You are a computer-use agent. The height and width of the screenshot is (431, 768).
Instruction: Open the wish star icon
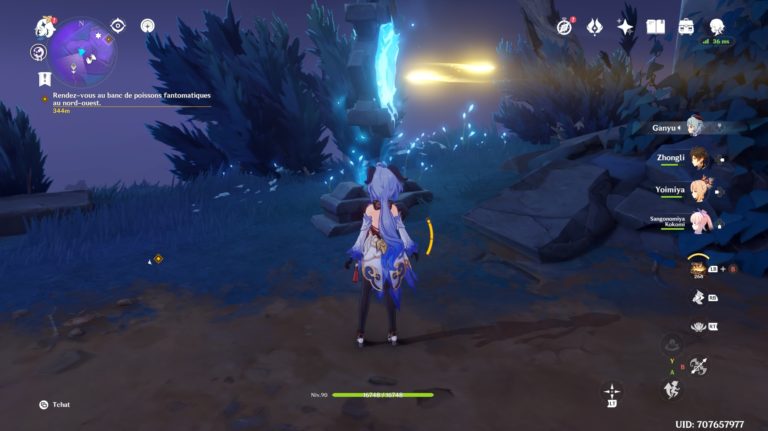click(626, 27)
